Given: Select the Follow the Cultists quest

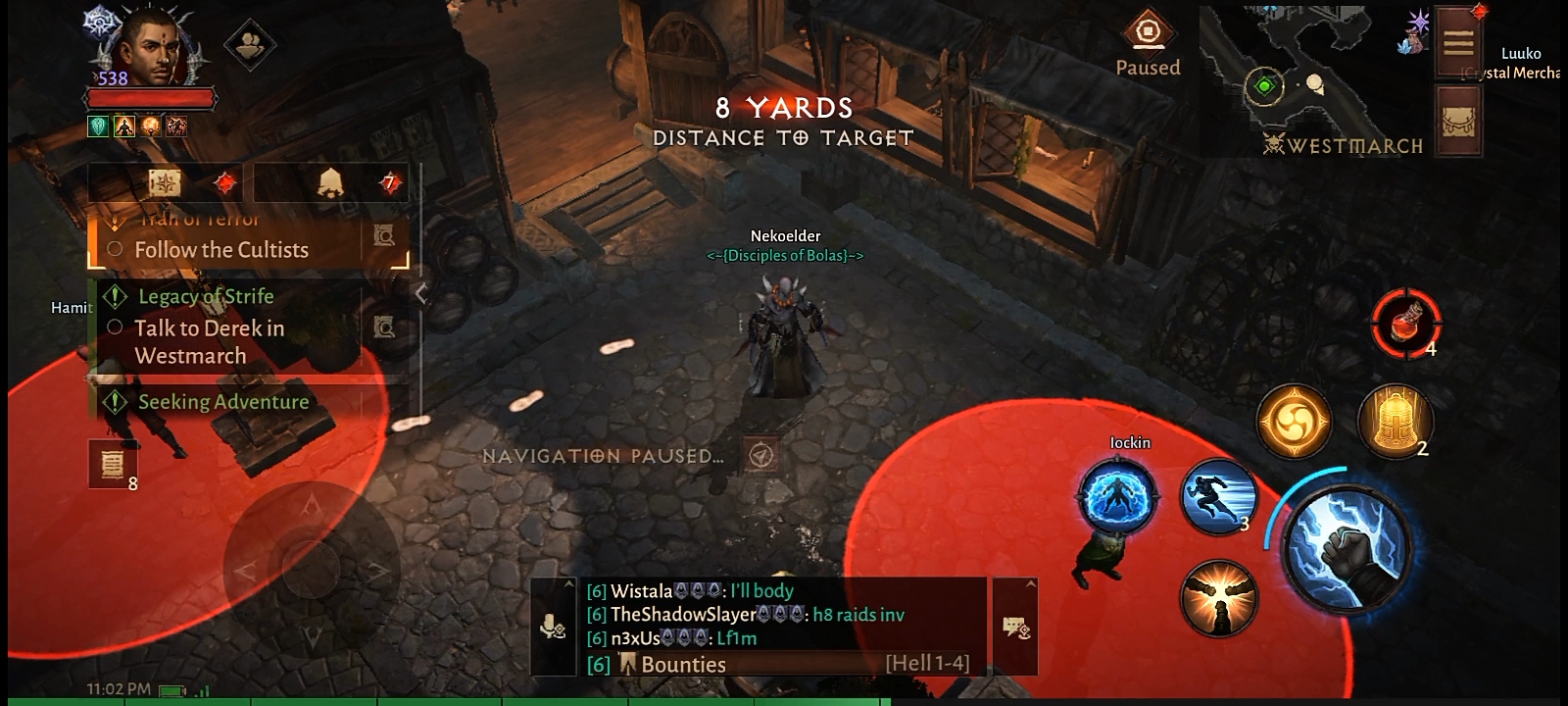Looking at the screenshot, I should [x=221, y=249].
